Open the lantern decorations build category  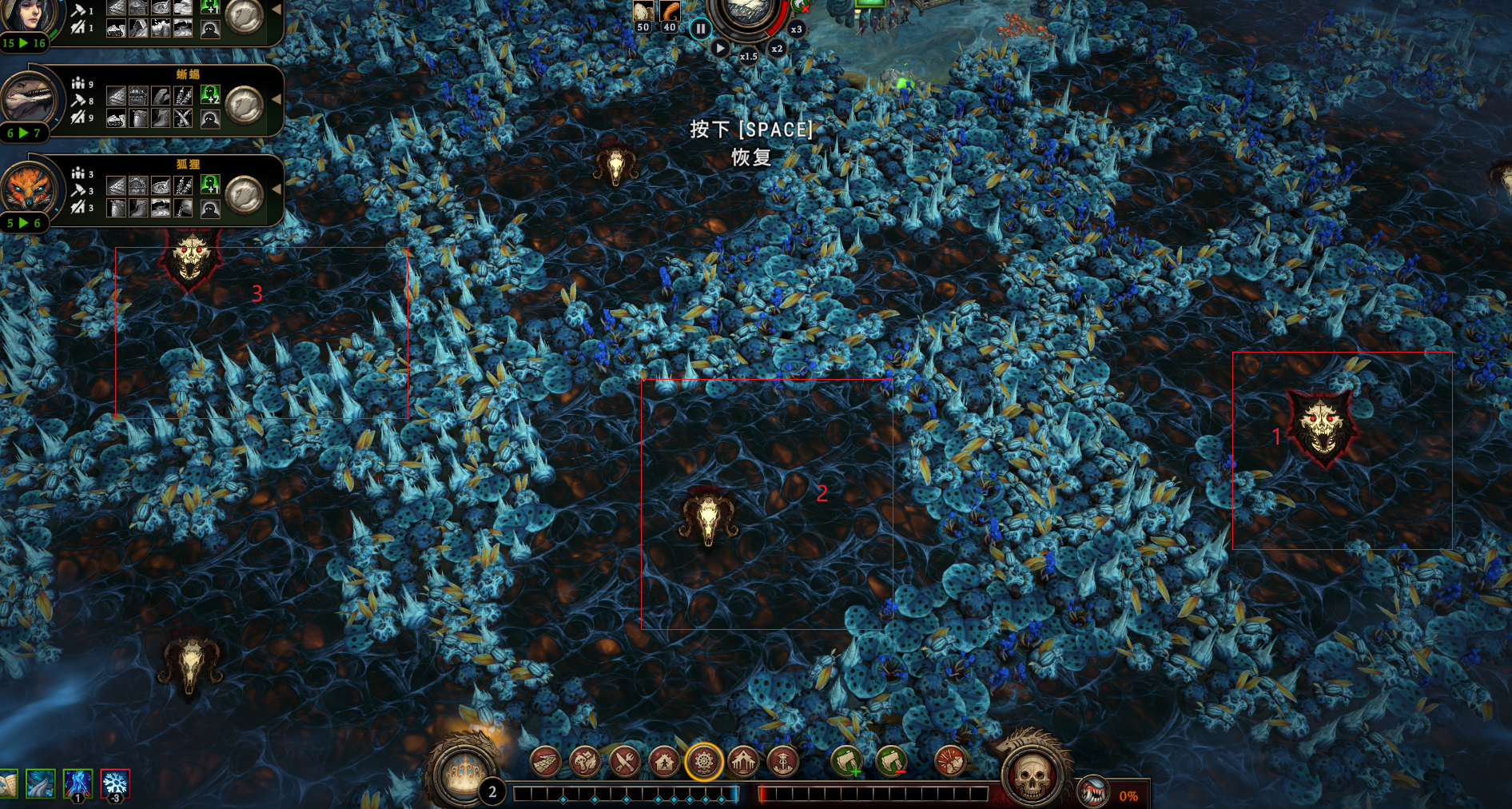[783, 762]
